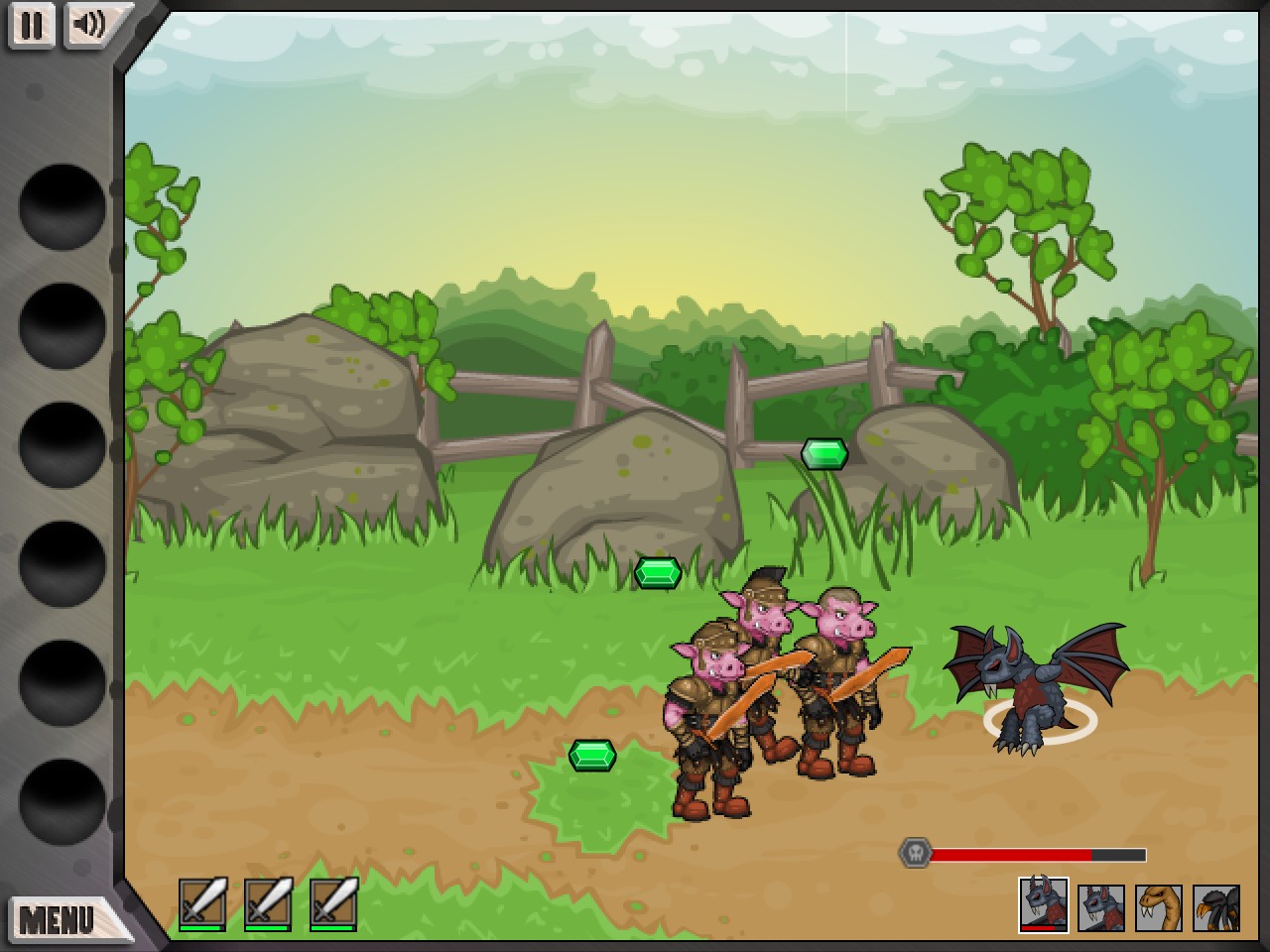Pause the game
The width and height of the screenshot is (1270, 952).
click(32, 25)
